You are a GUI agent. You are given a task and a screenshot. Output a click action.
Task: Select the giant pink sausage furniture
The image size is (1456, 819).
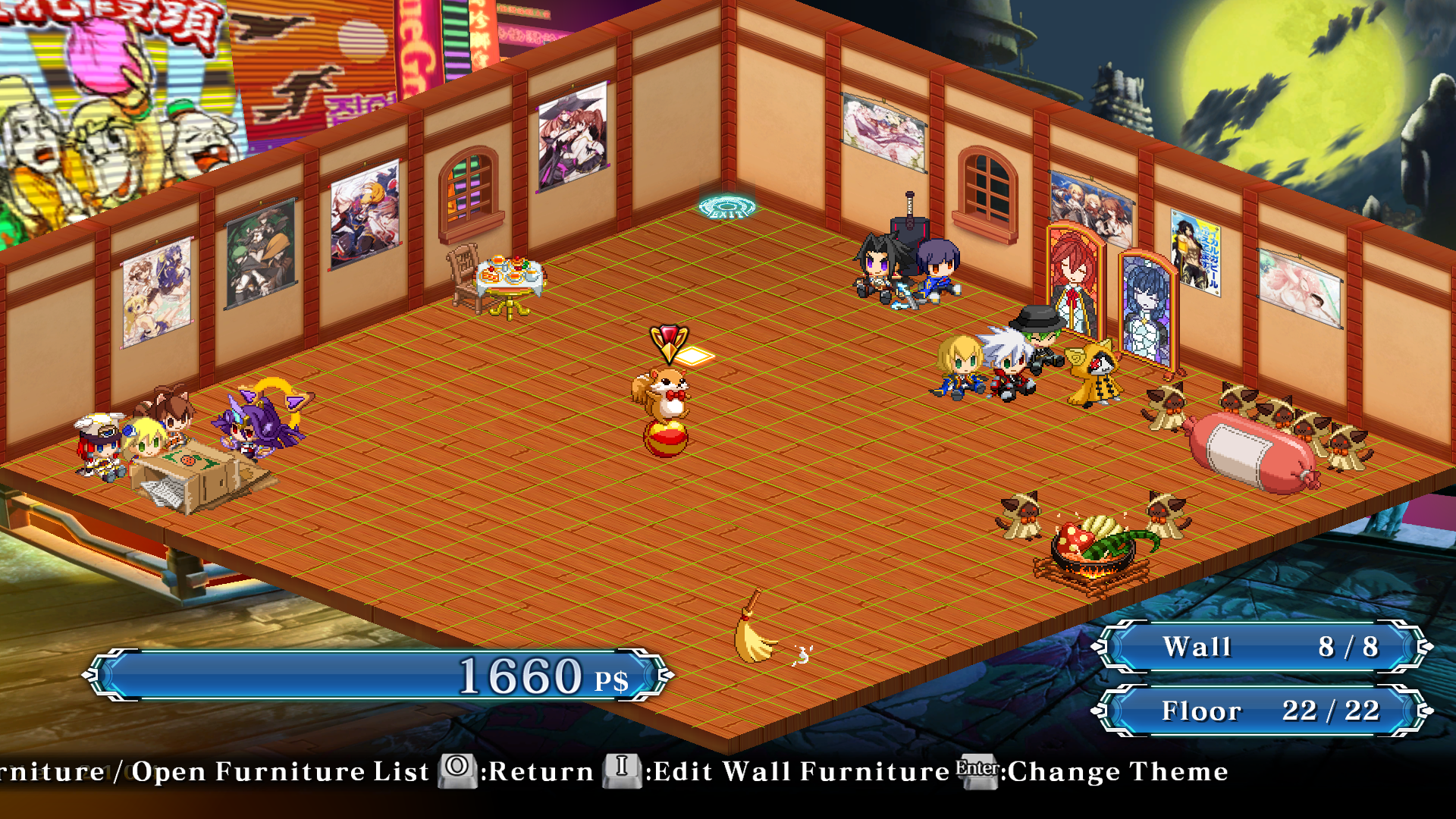click(1251, 453)
